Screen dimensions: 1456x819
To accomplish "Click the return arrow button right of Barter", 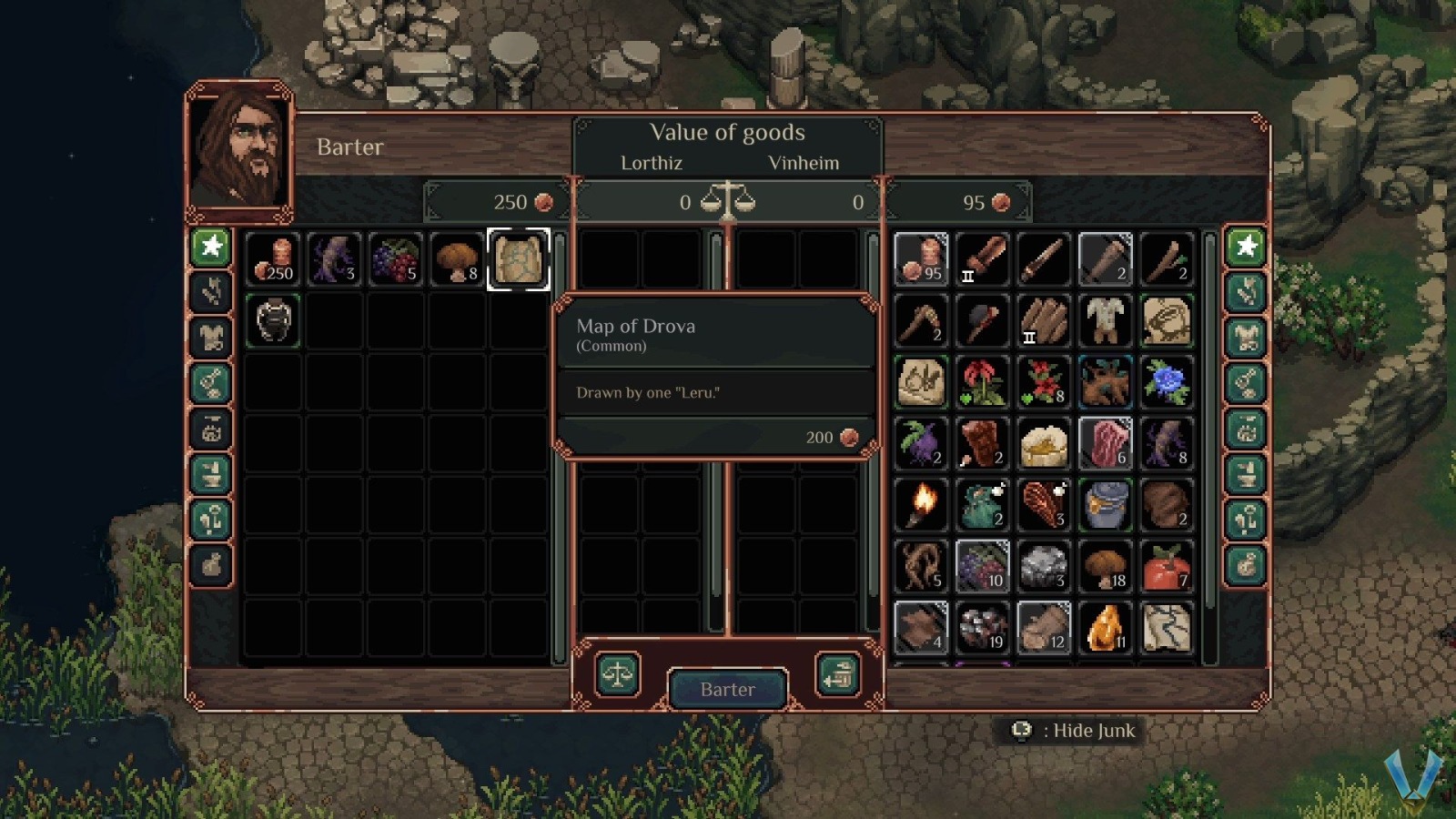I will click(x=837, y=675).
